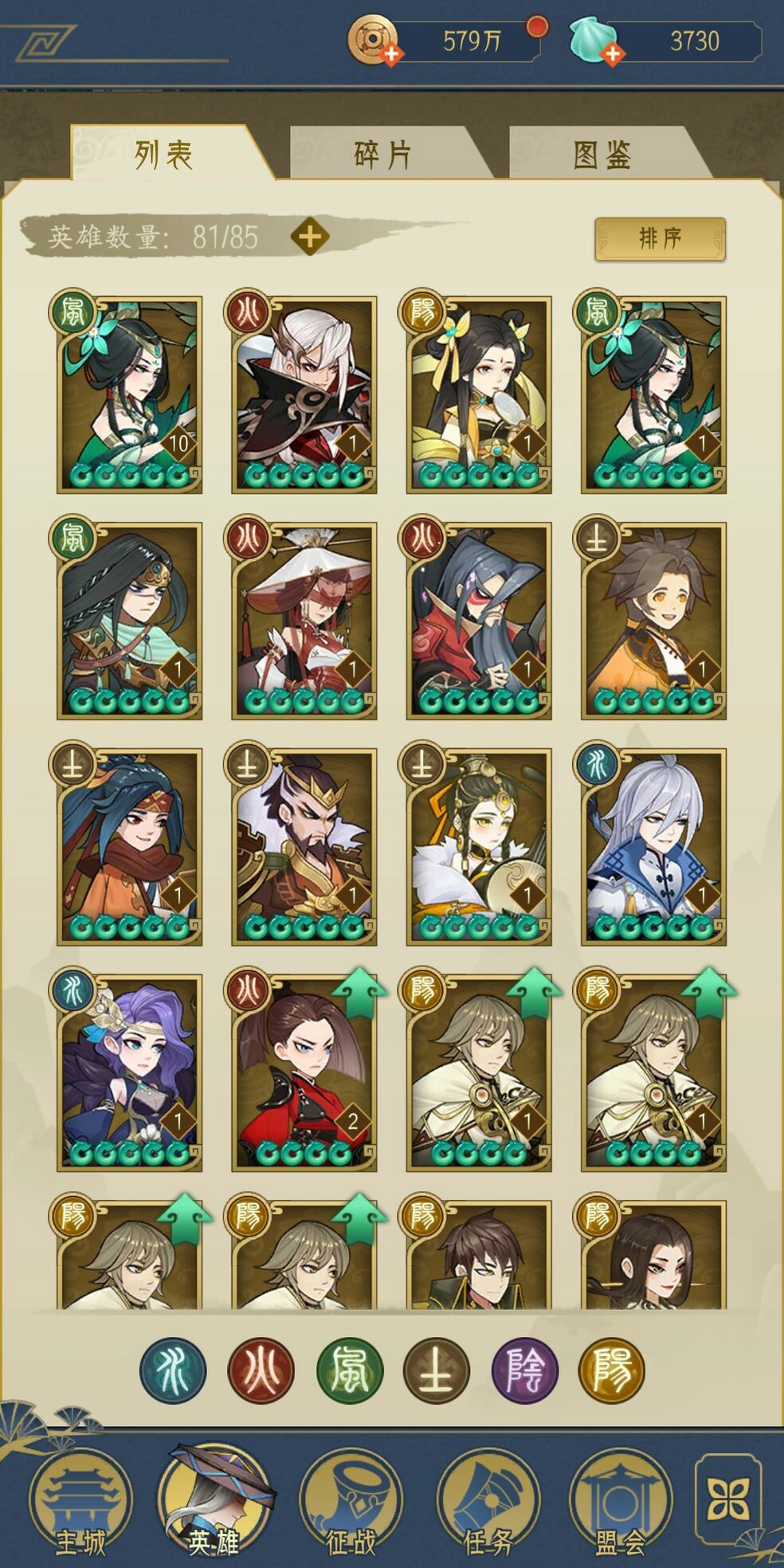Add more jade shell currency
784x1568 pixels.
coord(612,53)
